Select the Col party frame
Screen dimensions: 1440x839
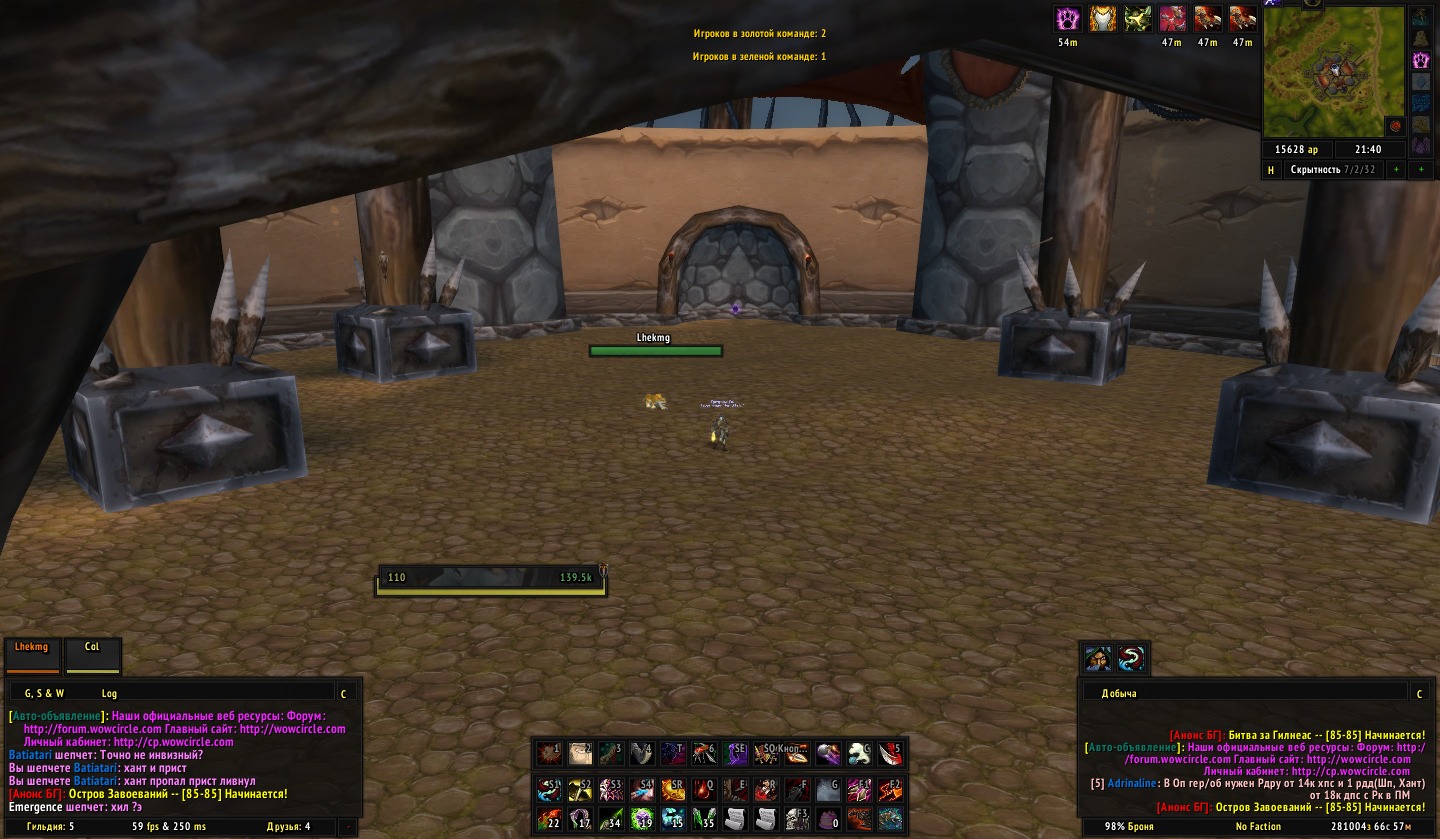92,655
